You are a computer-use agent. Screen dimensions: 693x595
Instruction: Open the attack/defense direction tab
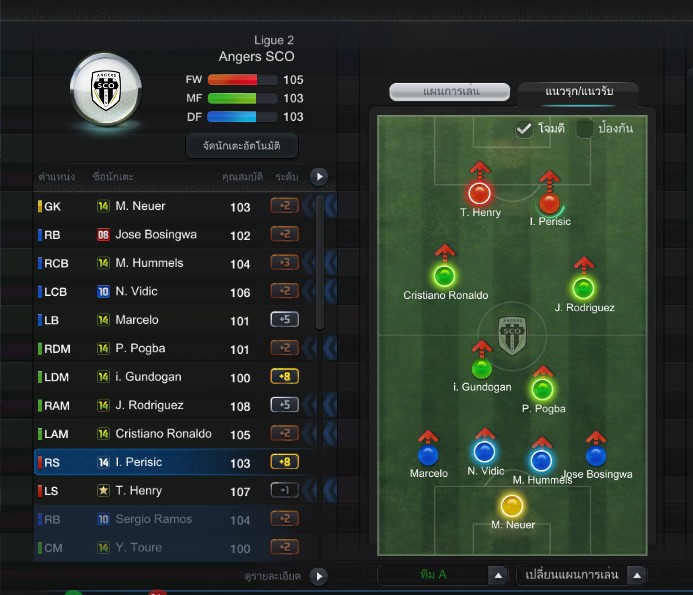(577, 92)
